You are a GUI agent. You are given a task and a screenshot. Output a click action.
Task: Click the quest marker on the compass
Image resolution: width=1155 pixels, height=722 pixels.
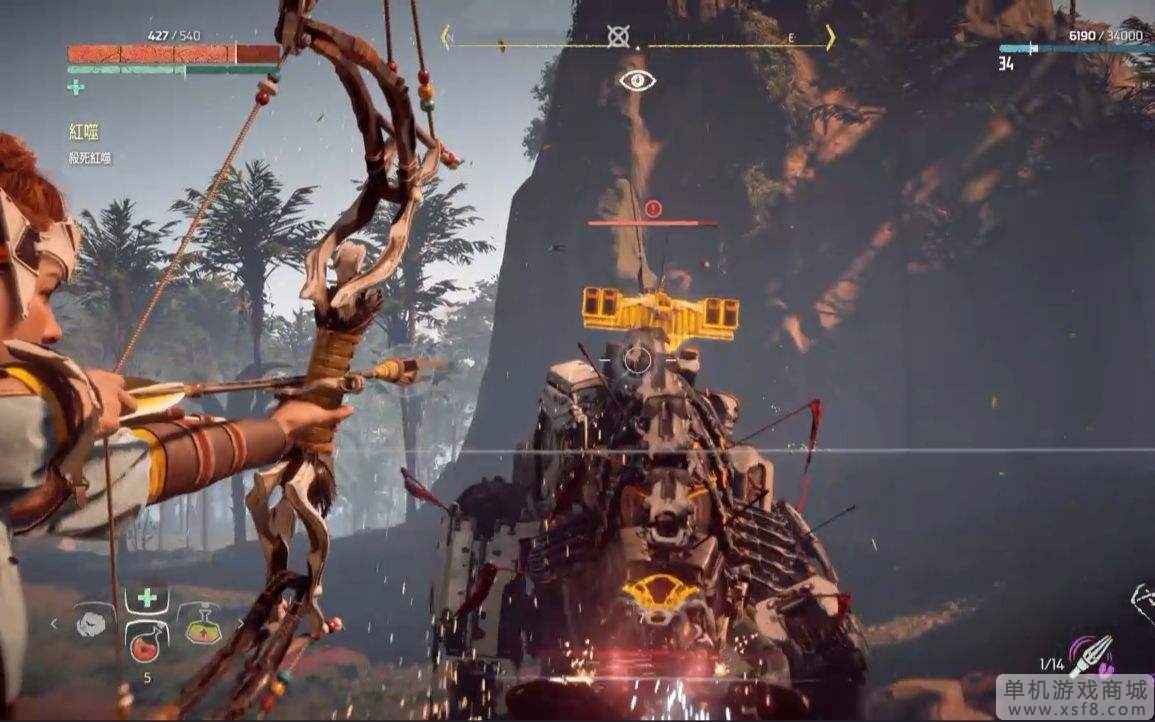coord(619,37)
